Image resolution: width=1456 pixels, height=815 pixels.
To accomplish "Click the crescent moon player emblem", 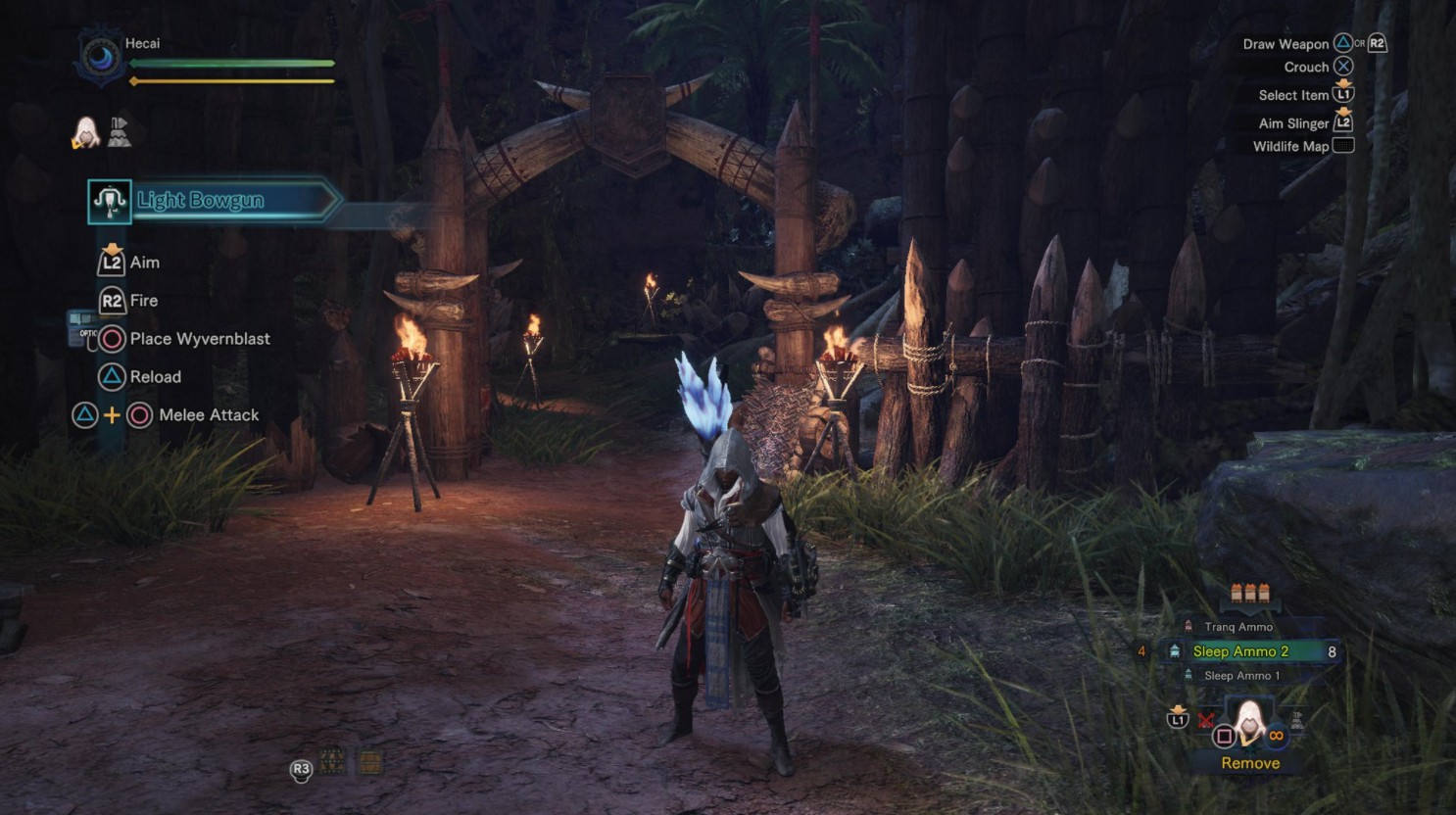I will tap(100, 58).
